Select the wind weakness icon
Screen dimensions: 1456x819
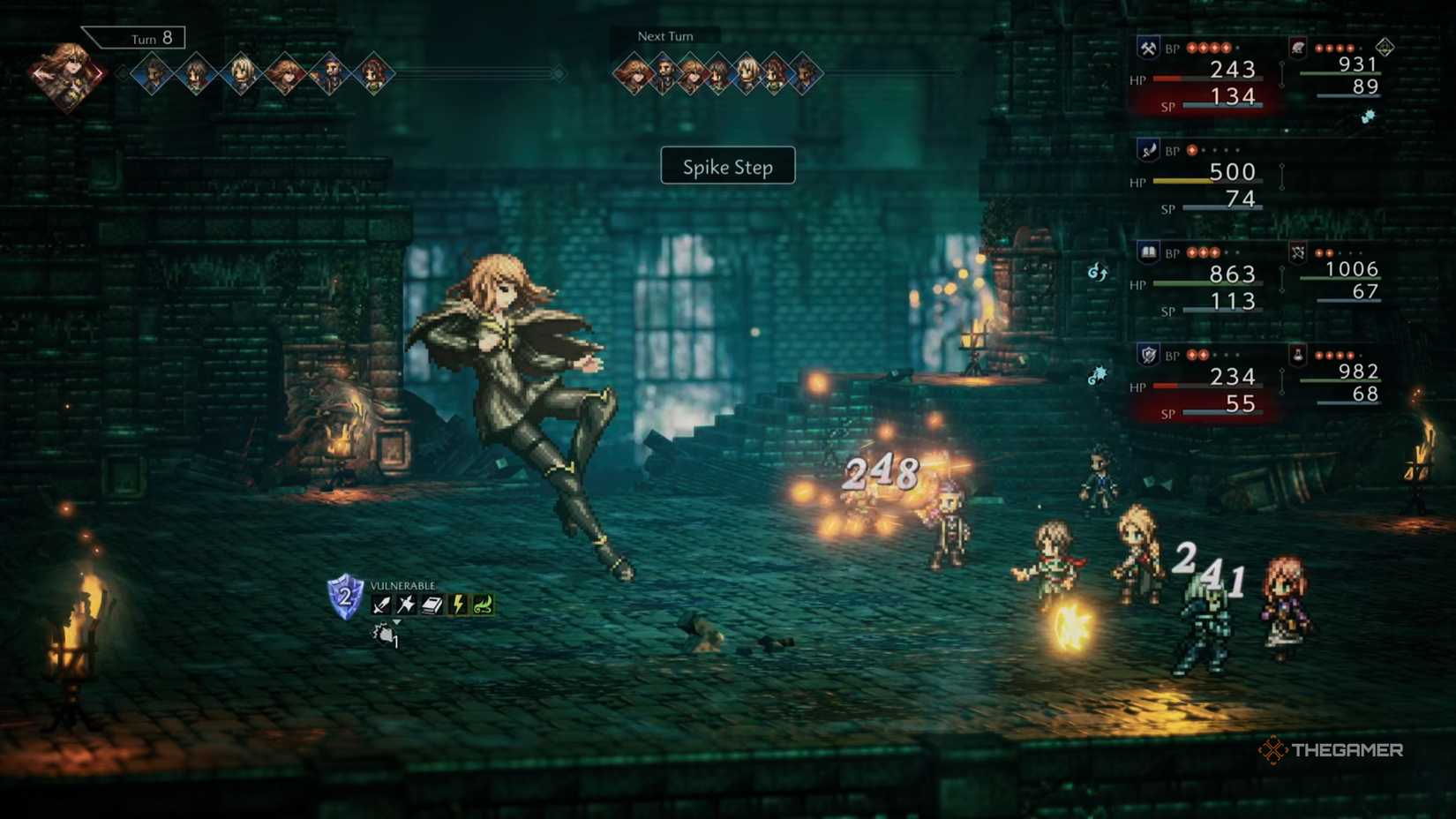point(484,605)
